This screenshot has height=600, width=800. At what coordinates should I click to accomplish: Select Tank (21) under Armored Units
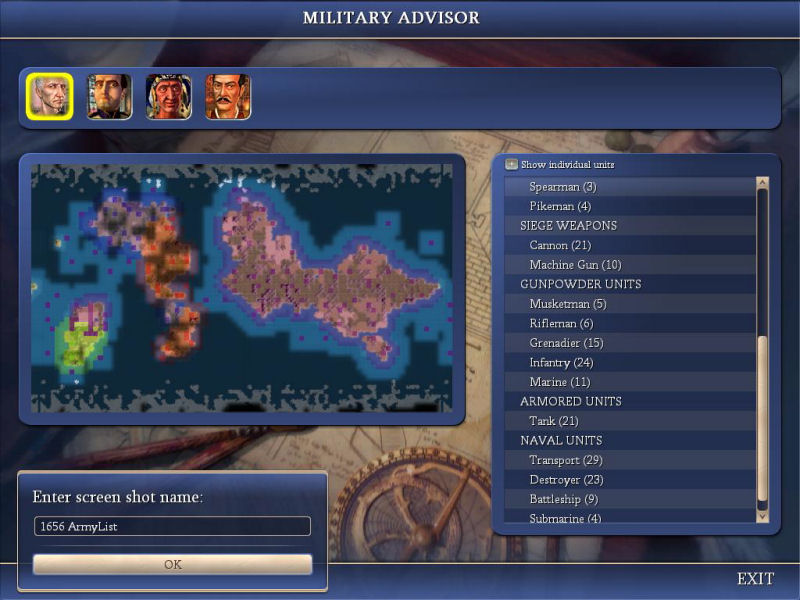click(x=554, y=421)
